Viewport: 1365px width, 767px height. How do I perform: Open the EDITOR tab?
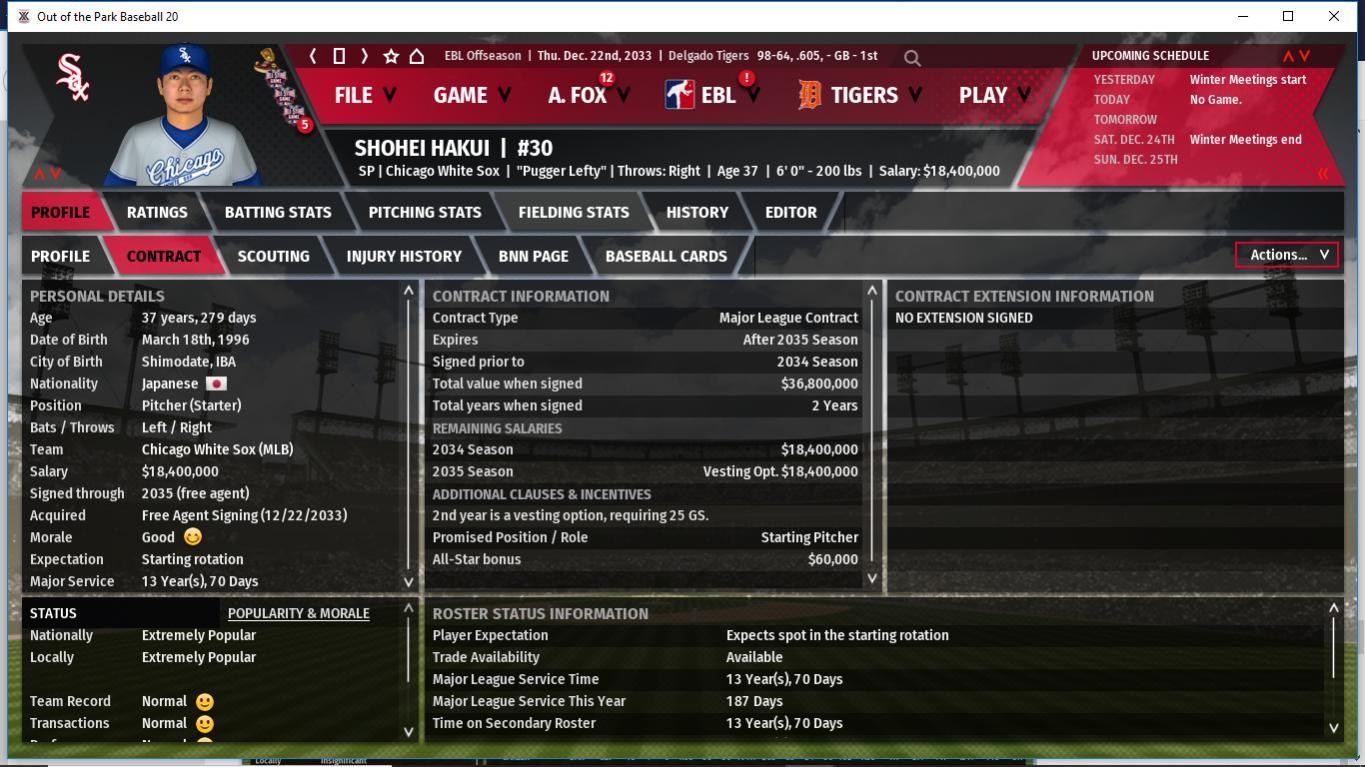coord(791,212)
